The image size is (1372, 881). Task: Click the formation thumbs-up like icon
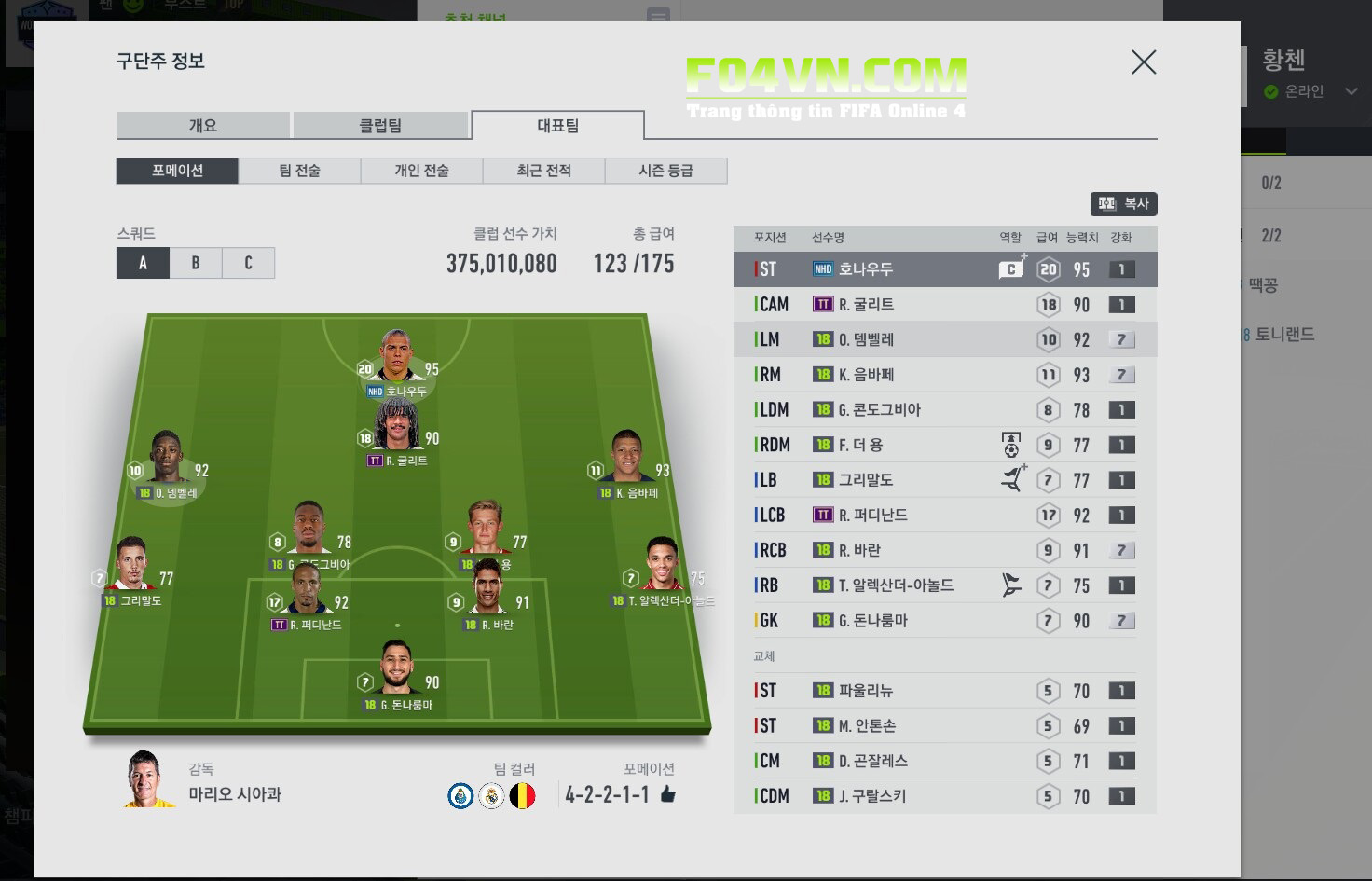(667, 794)
